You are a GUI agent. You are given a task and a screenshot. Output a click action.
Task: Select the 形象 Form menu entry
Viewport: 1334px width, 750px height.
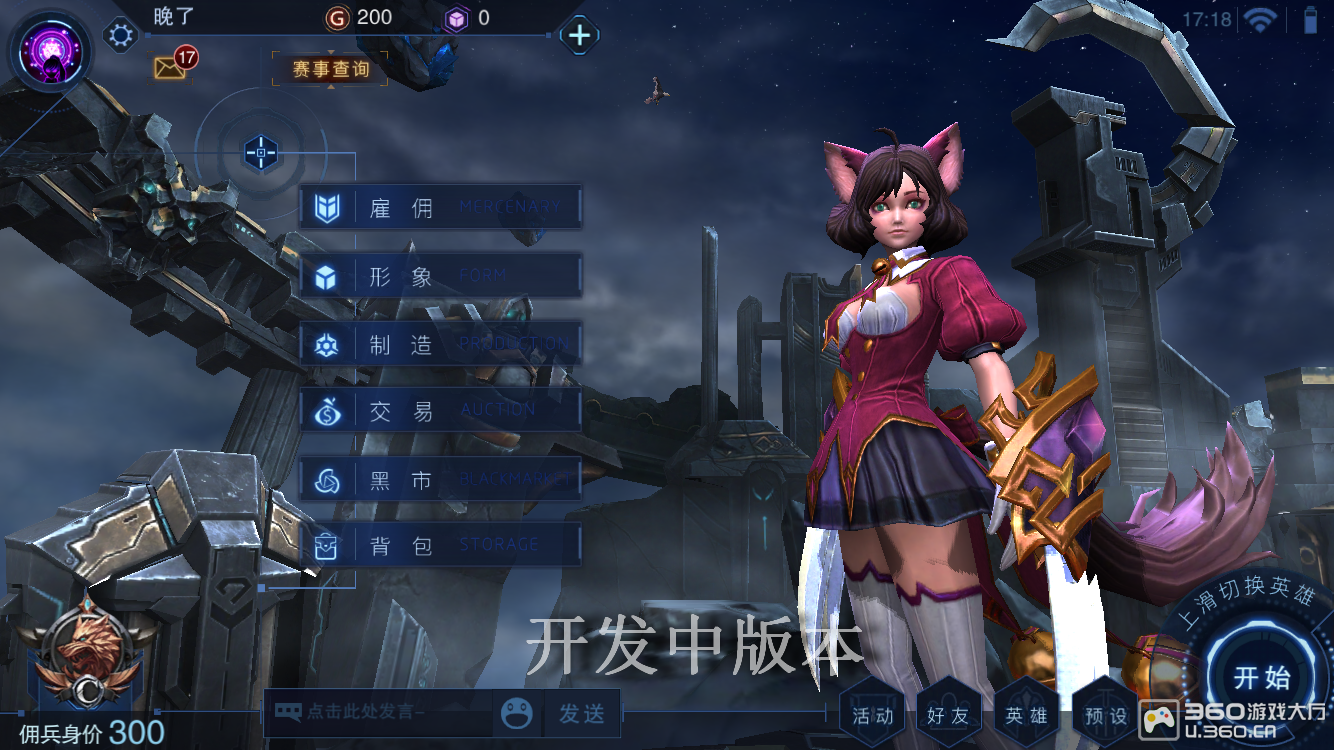tap(440, 276)
